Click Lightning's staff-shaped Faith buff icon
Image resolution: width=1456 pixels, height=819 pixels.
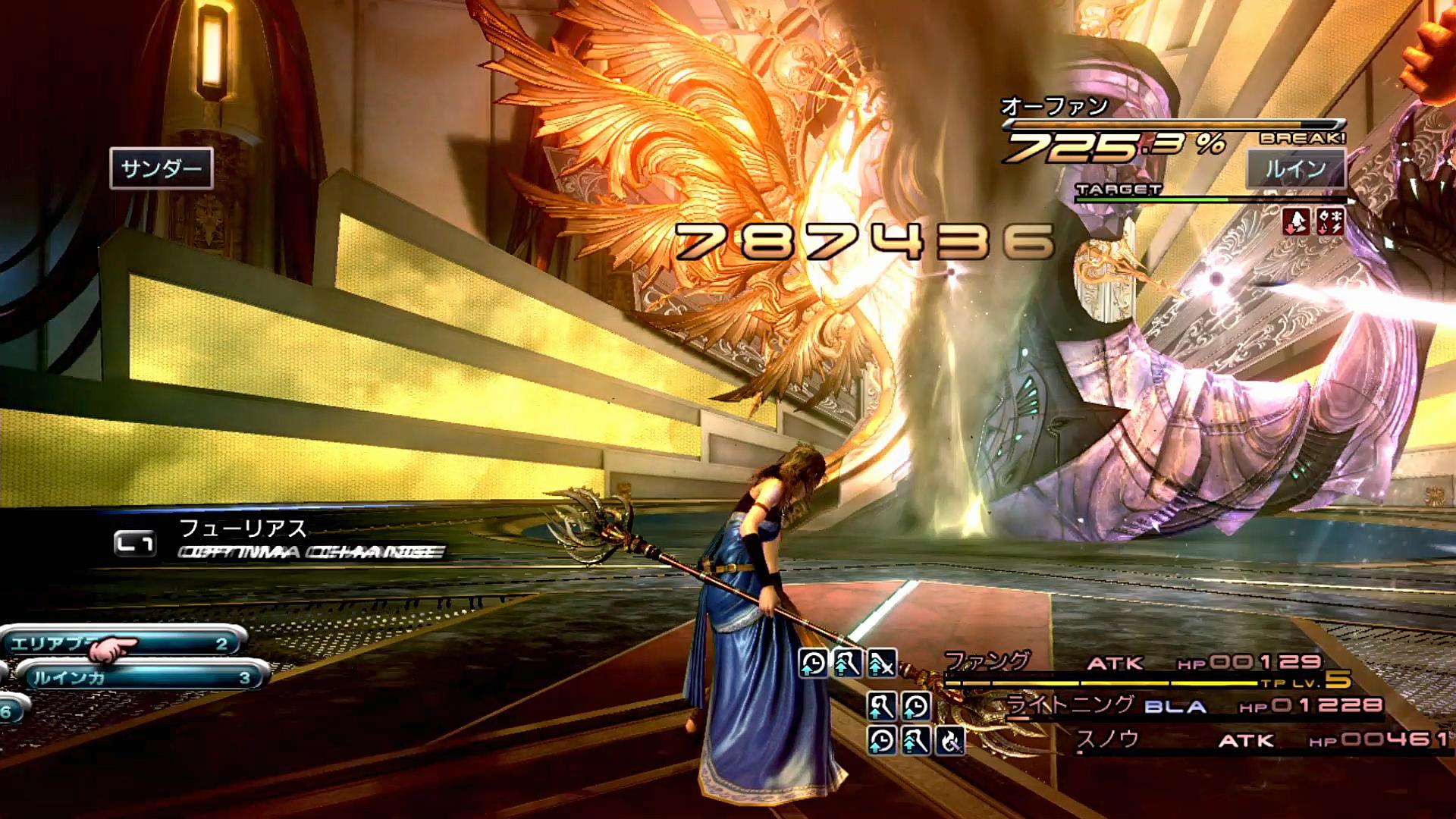click(881, 707)
